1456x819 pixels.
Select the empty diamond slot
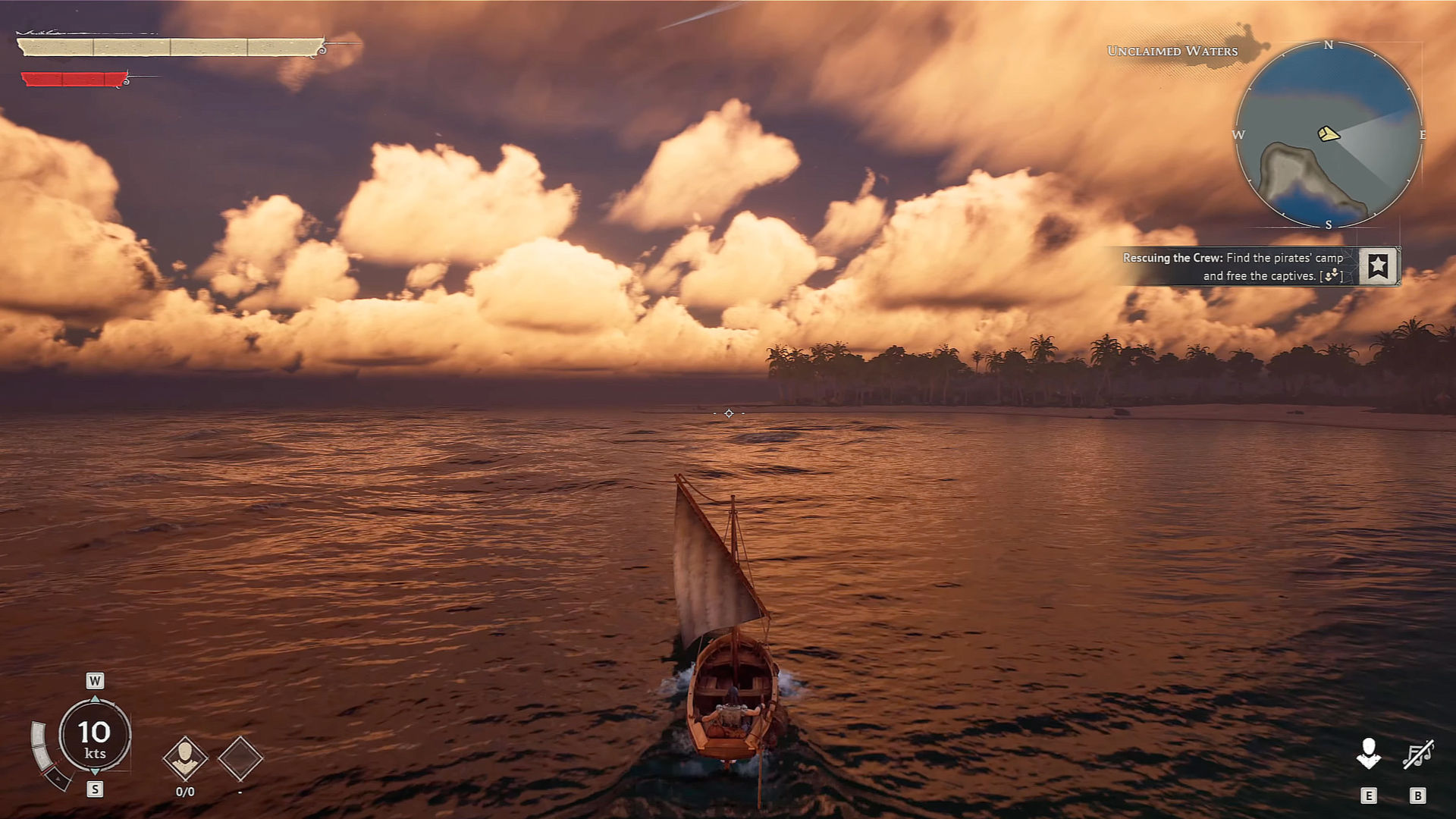click(x=240, y=758)
